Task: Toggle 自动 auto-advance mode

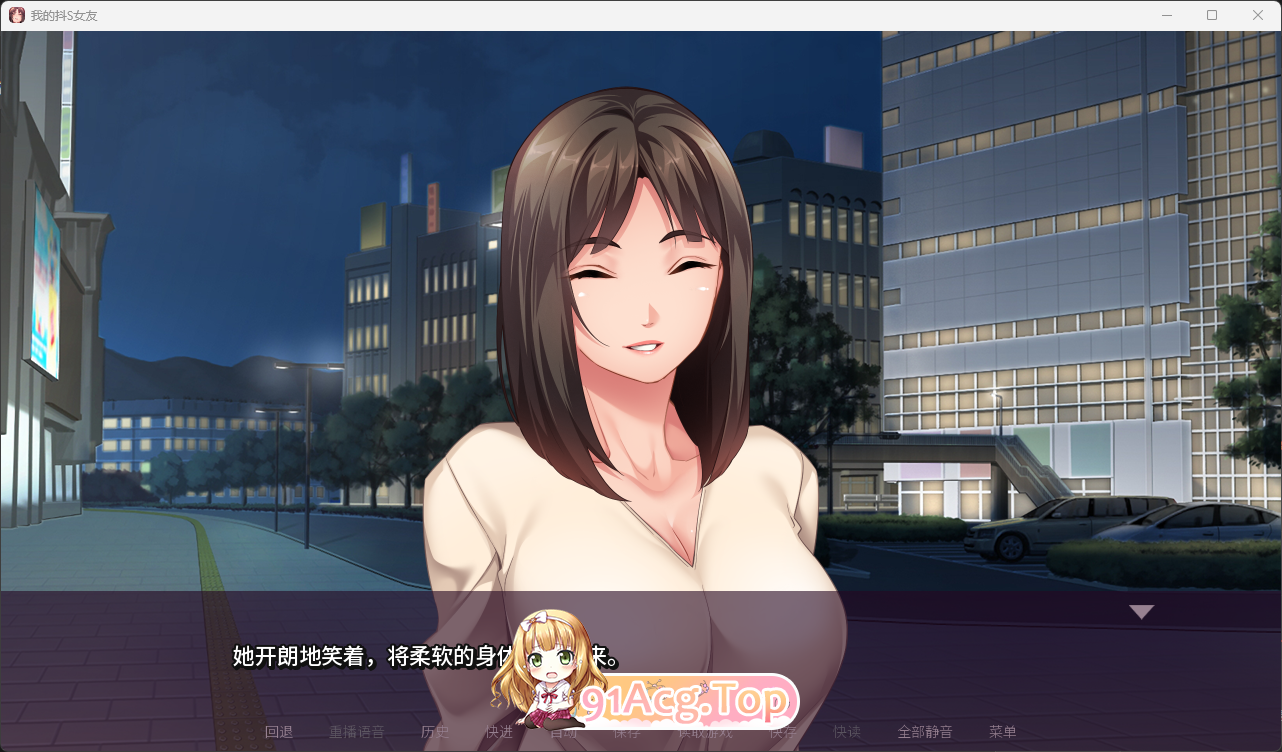Action: pyautogui.click(x=562, y=731)
